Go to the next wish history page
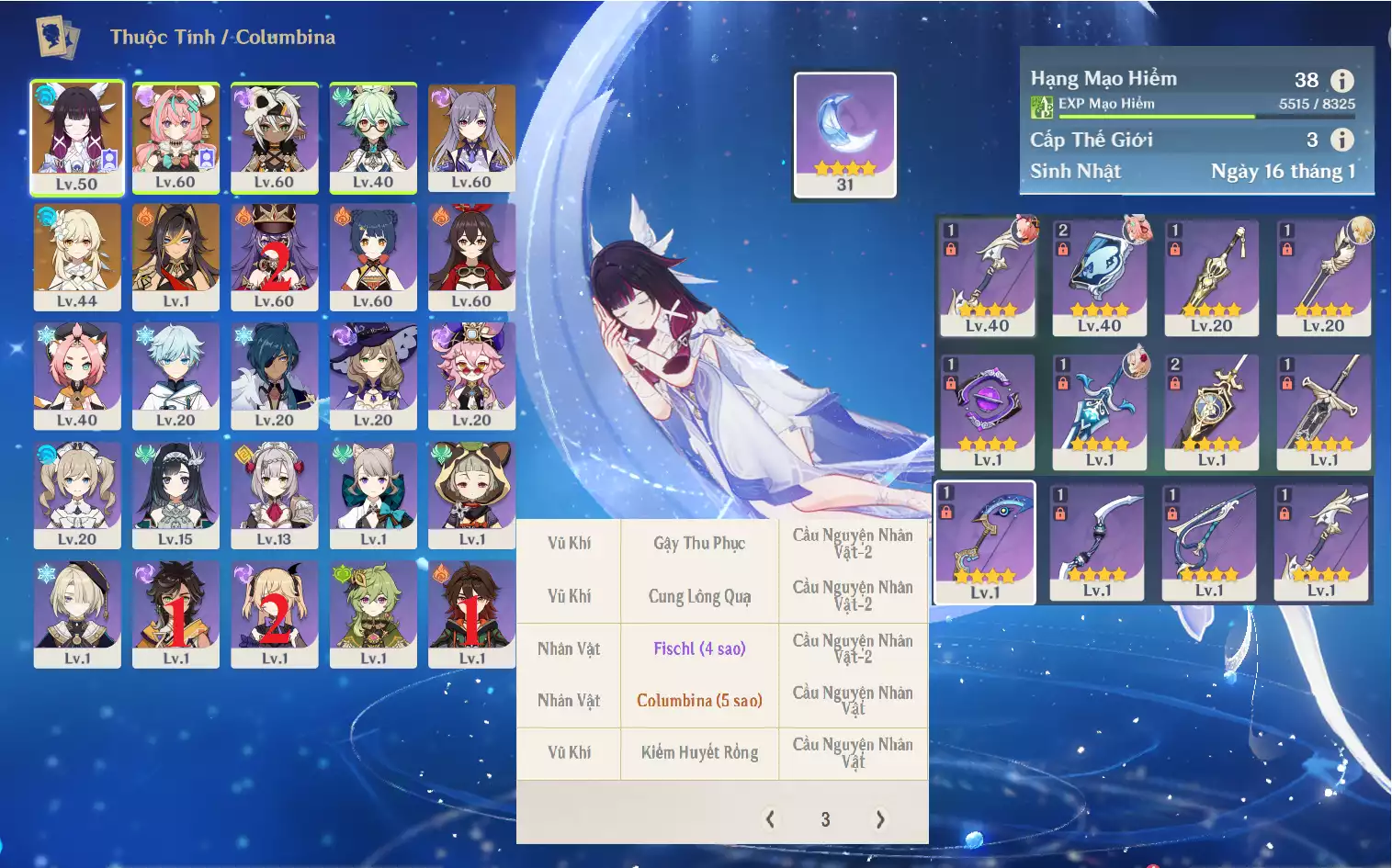 880,819
